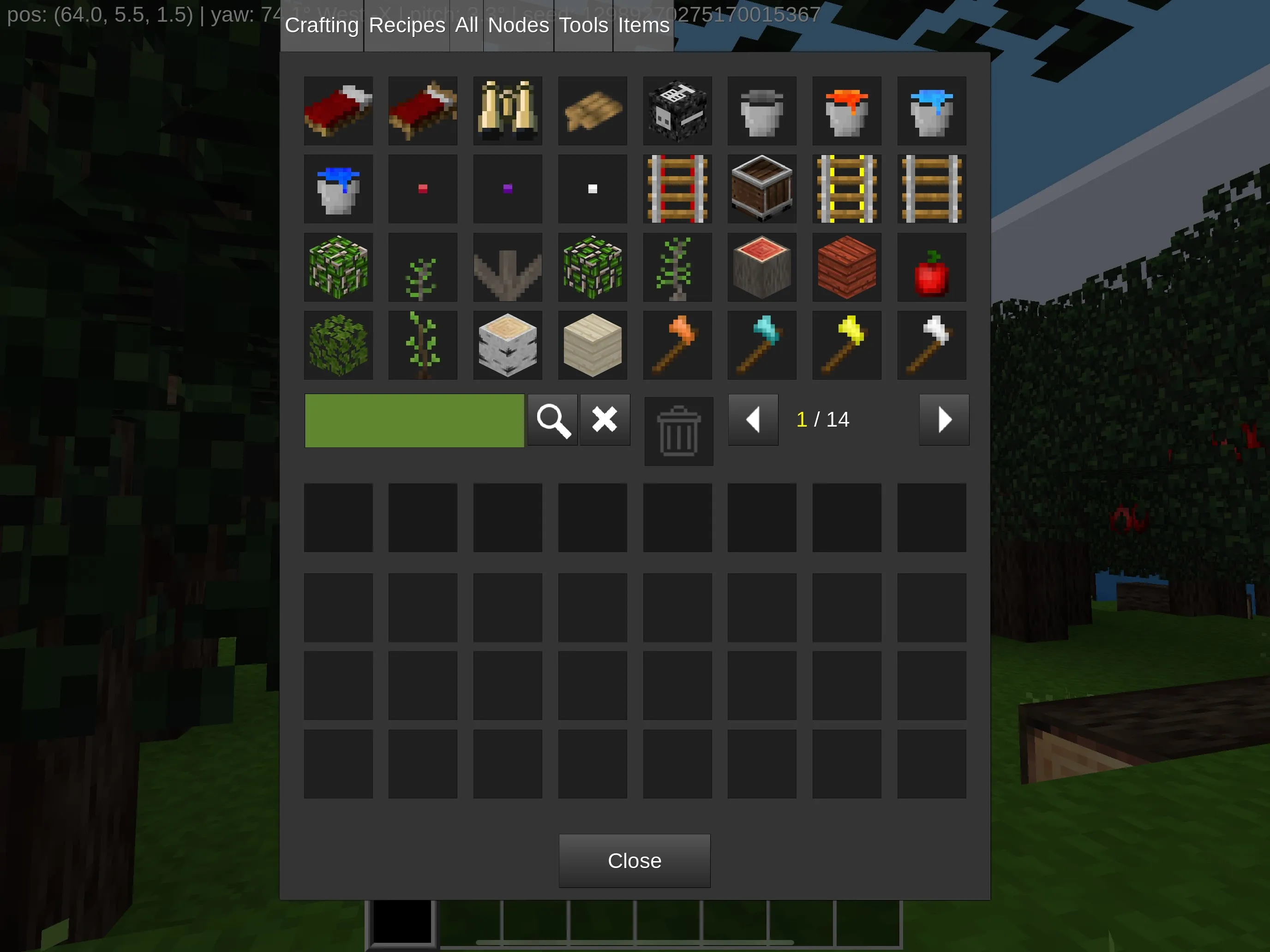Pick the river water bucket
Image resolution: width=1270 pixels, height=952 pixels.
(x=339, y=190)
